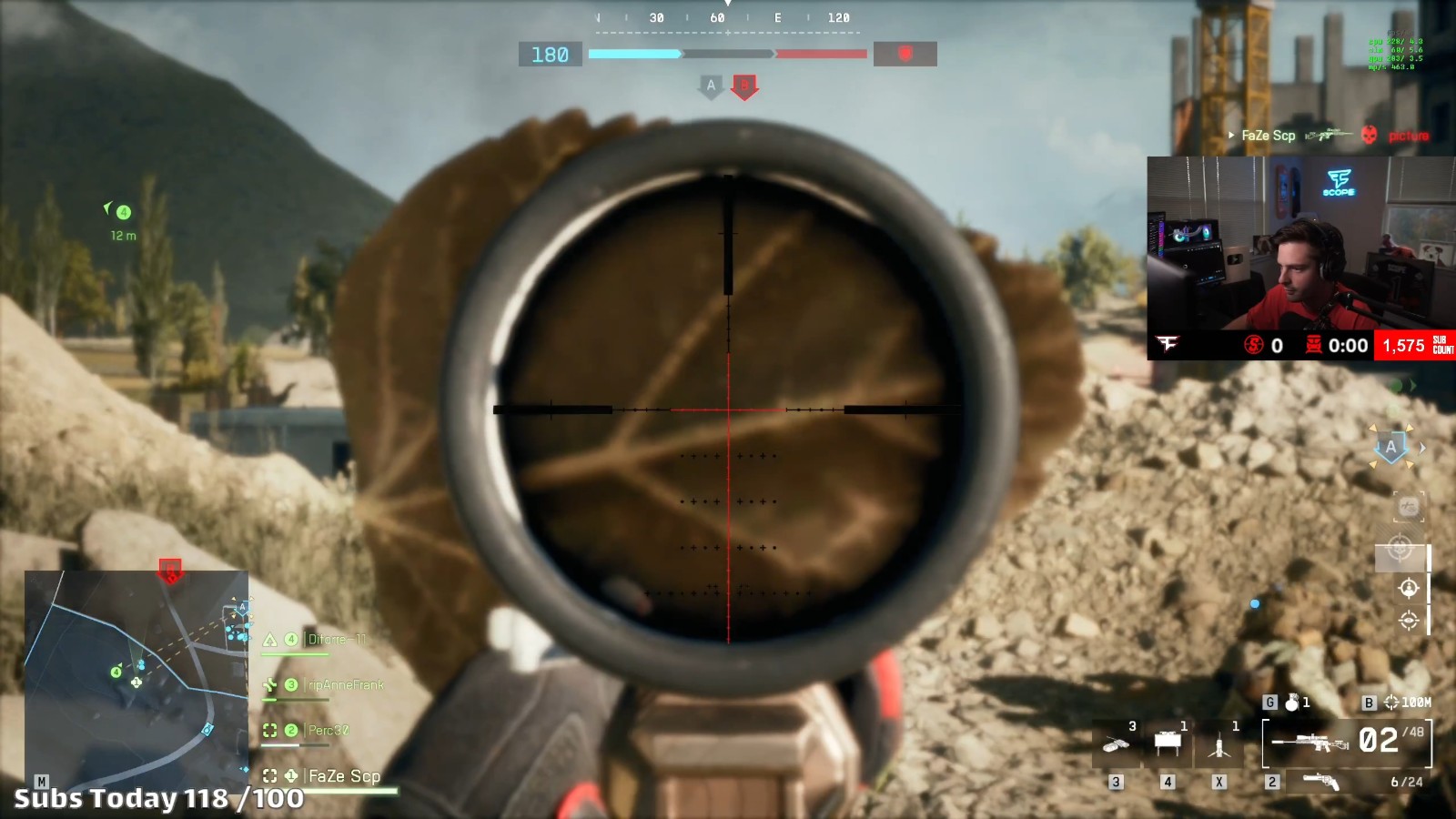Click the 100M zeroing distance indicator

tap(1407, 703)
